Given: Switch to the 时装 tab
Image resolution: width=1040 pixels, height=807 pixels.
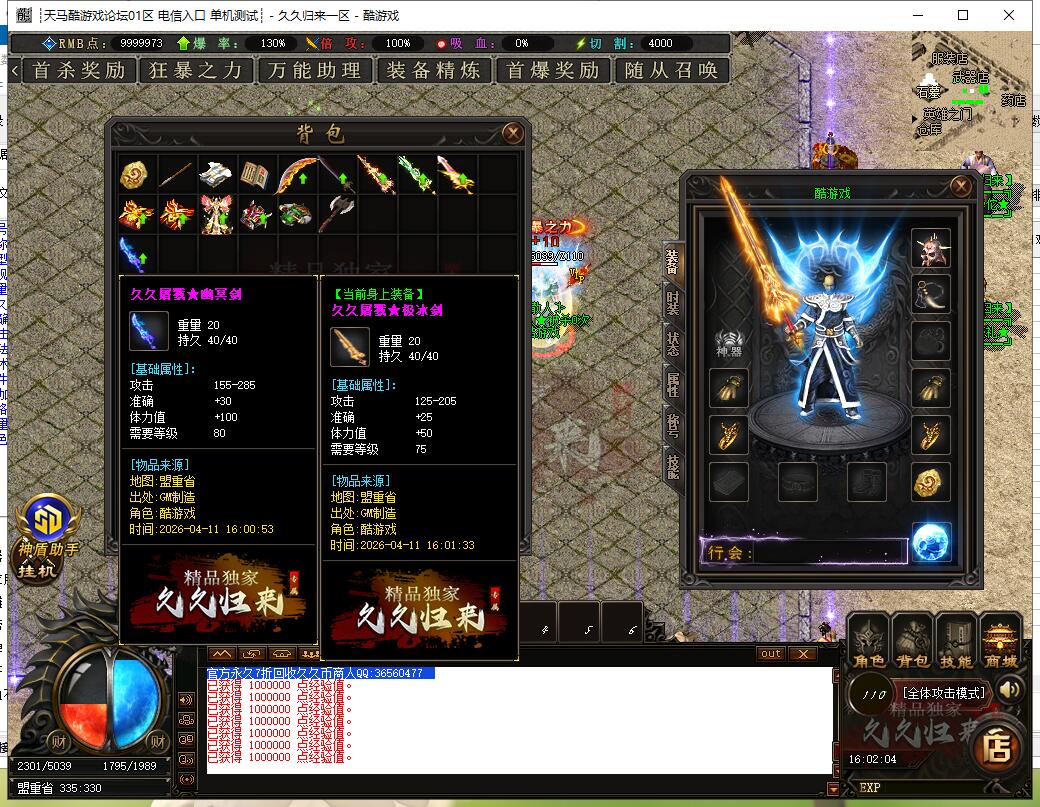Looking at the screenshot, I should click(673, 300).
